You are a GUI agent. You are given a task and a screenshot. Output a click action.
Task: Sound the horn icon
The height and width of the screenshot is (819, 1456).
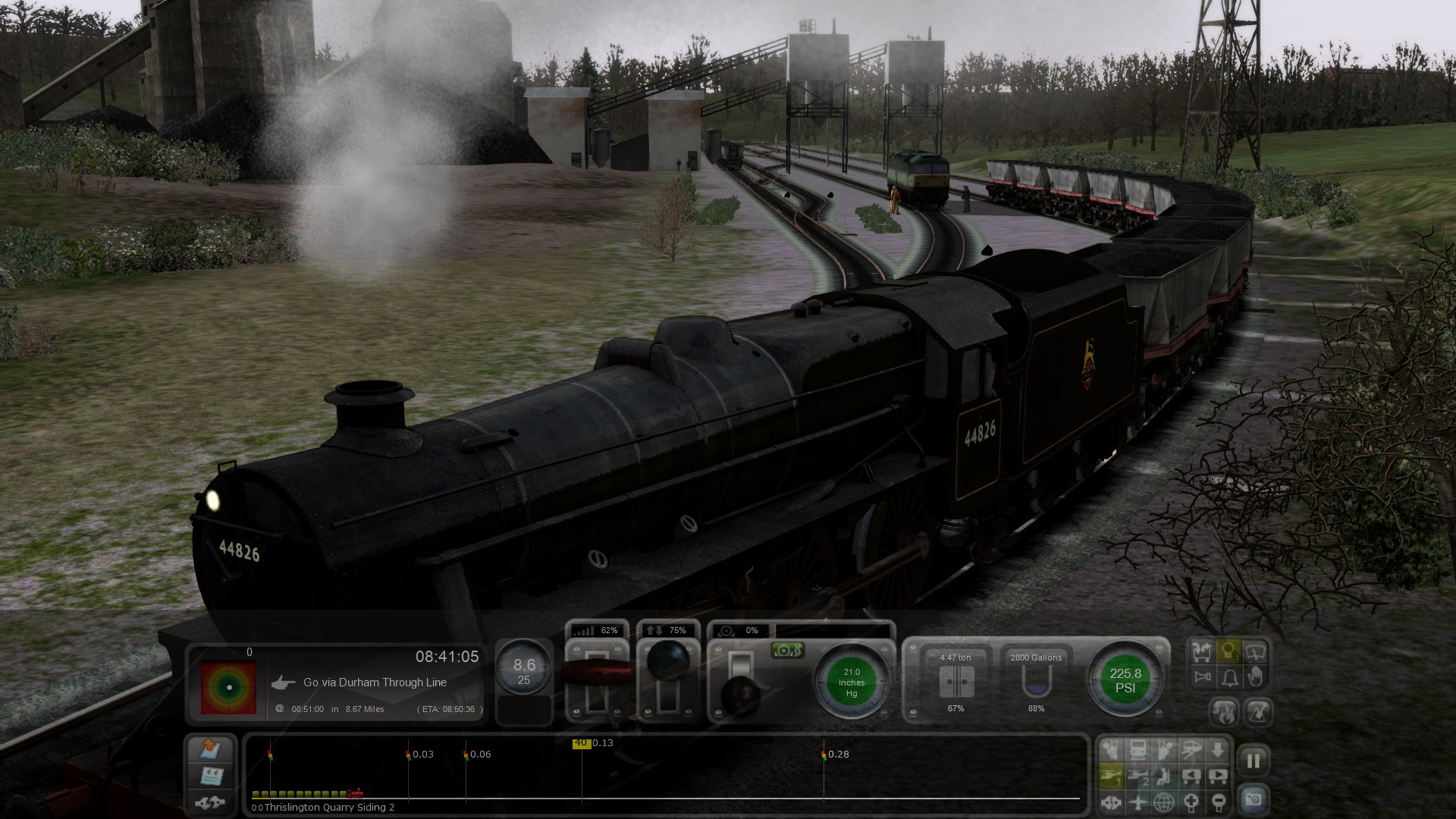point(1202,677)
